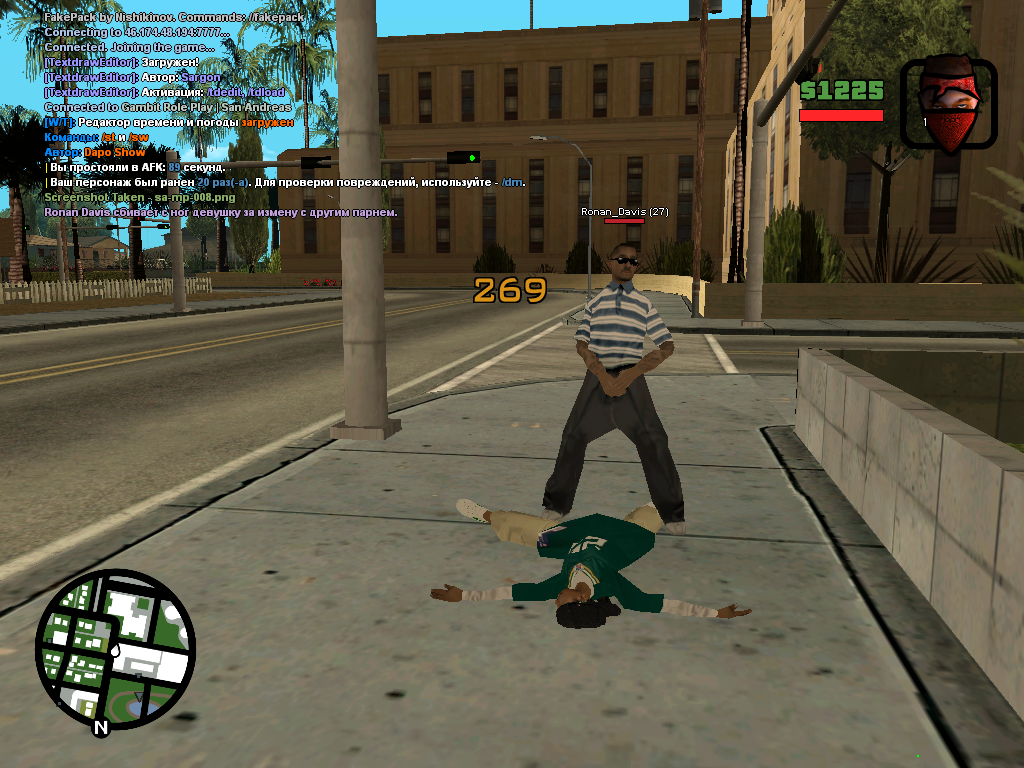
Task: Click the circular radar minimap
Action: point(115,649)
